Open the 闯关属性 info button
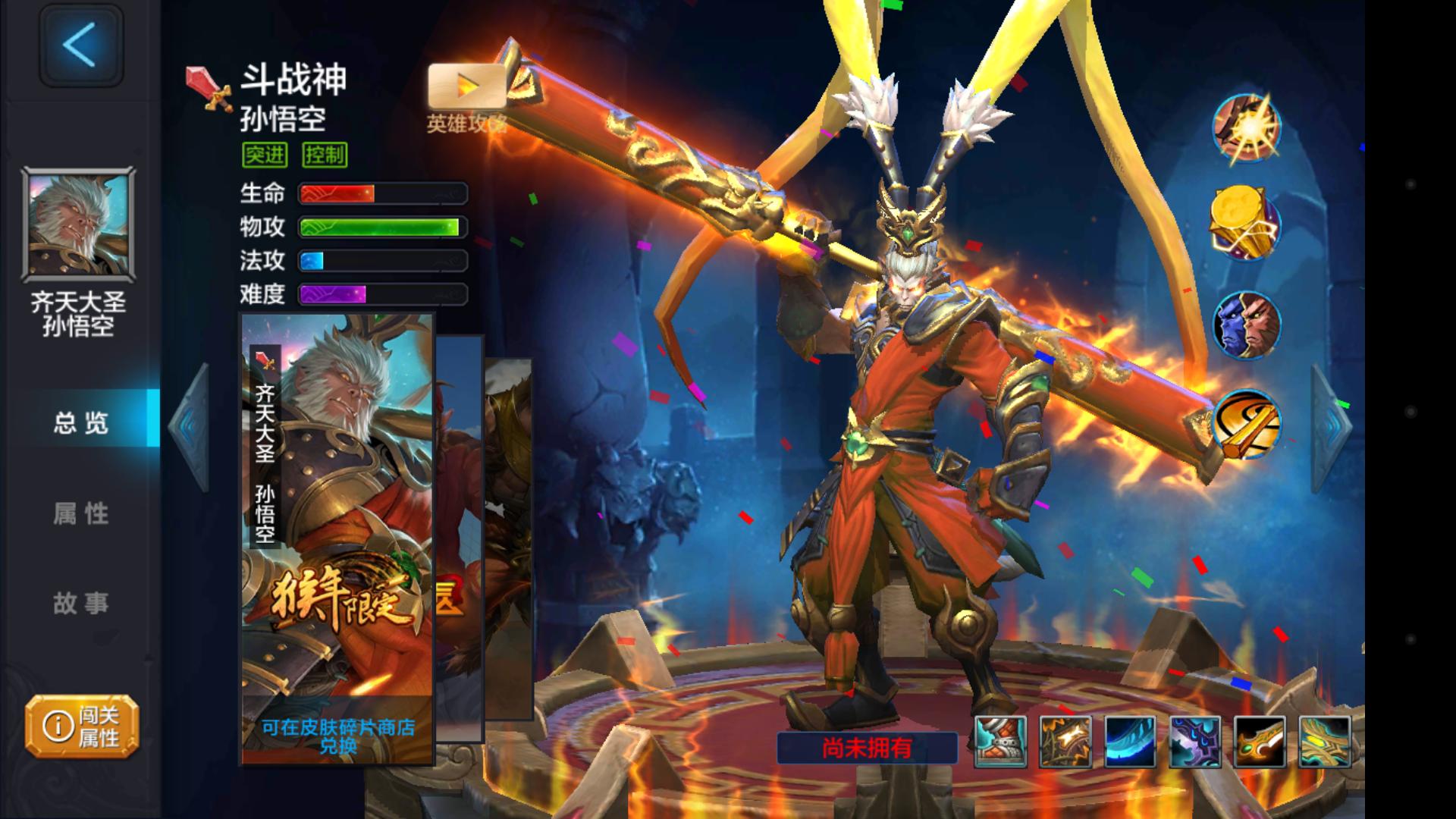Viewport: 1456px width, 819px height. point(82,726)
